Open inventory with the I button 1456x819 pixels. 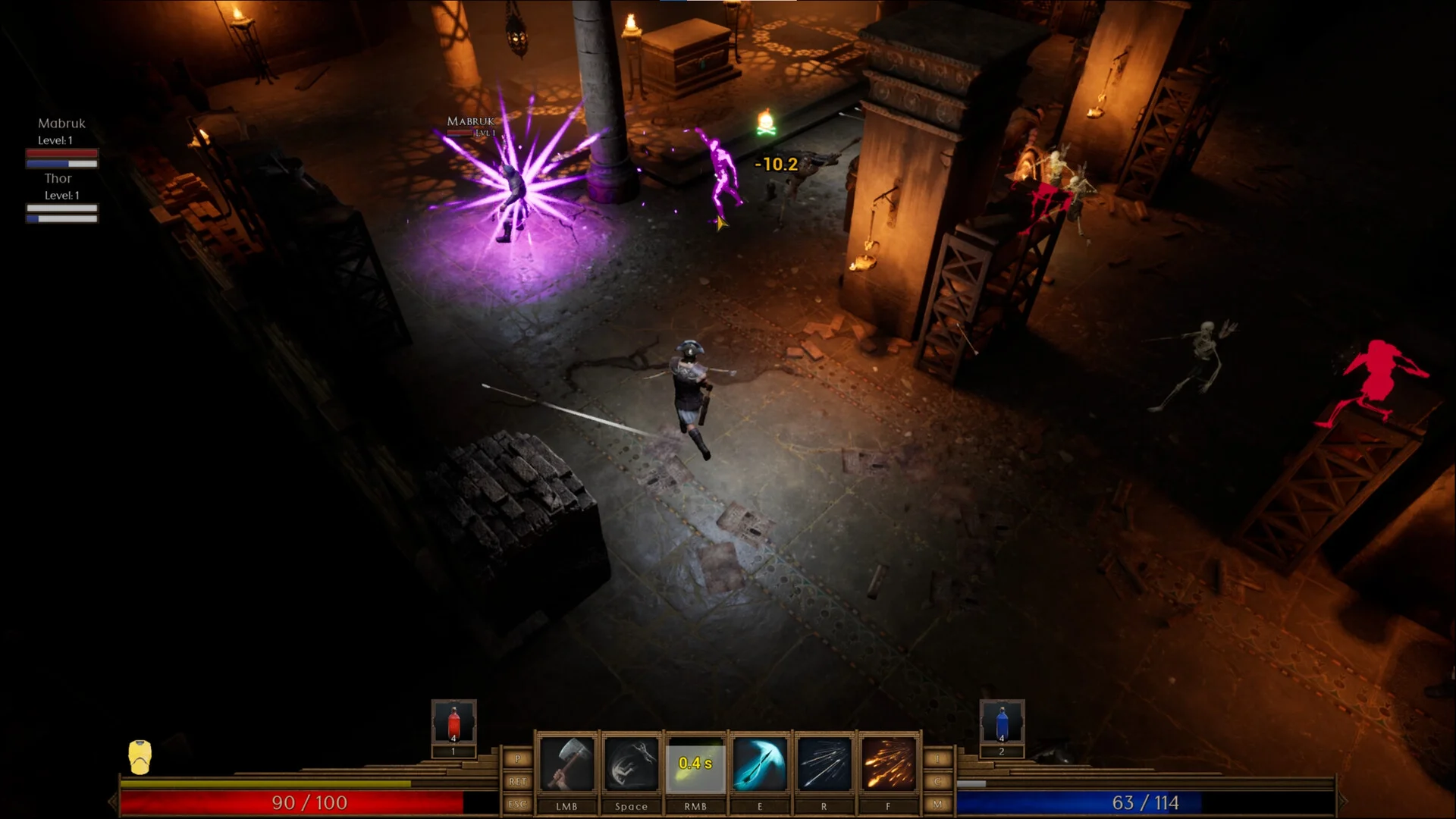938,759
